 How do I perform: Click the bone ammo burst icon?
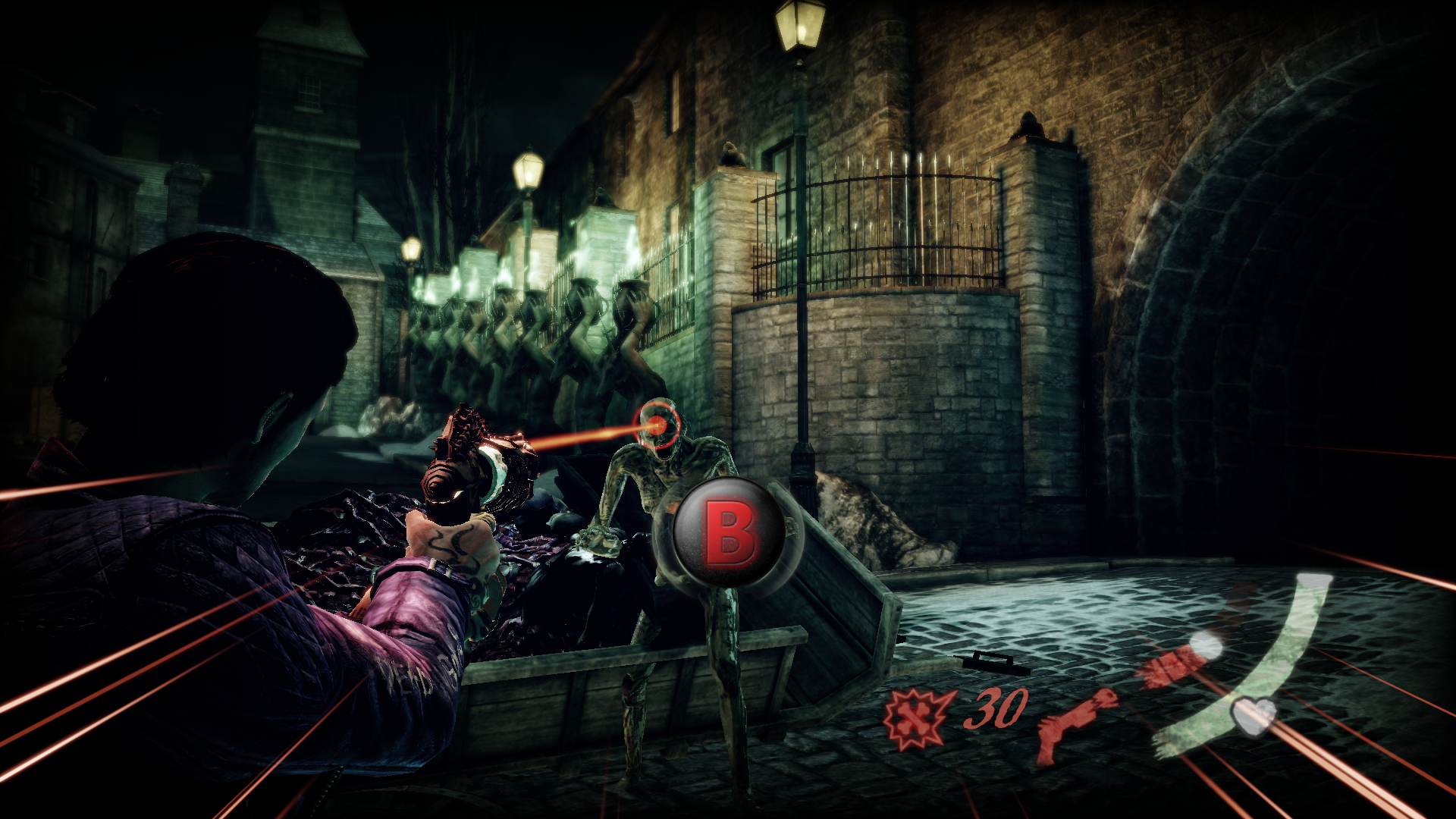pos(917,717)
